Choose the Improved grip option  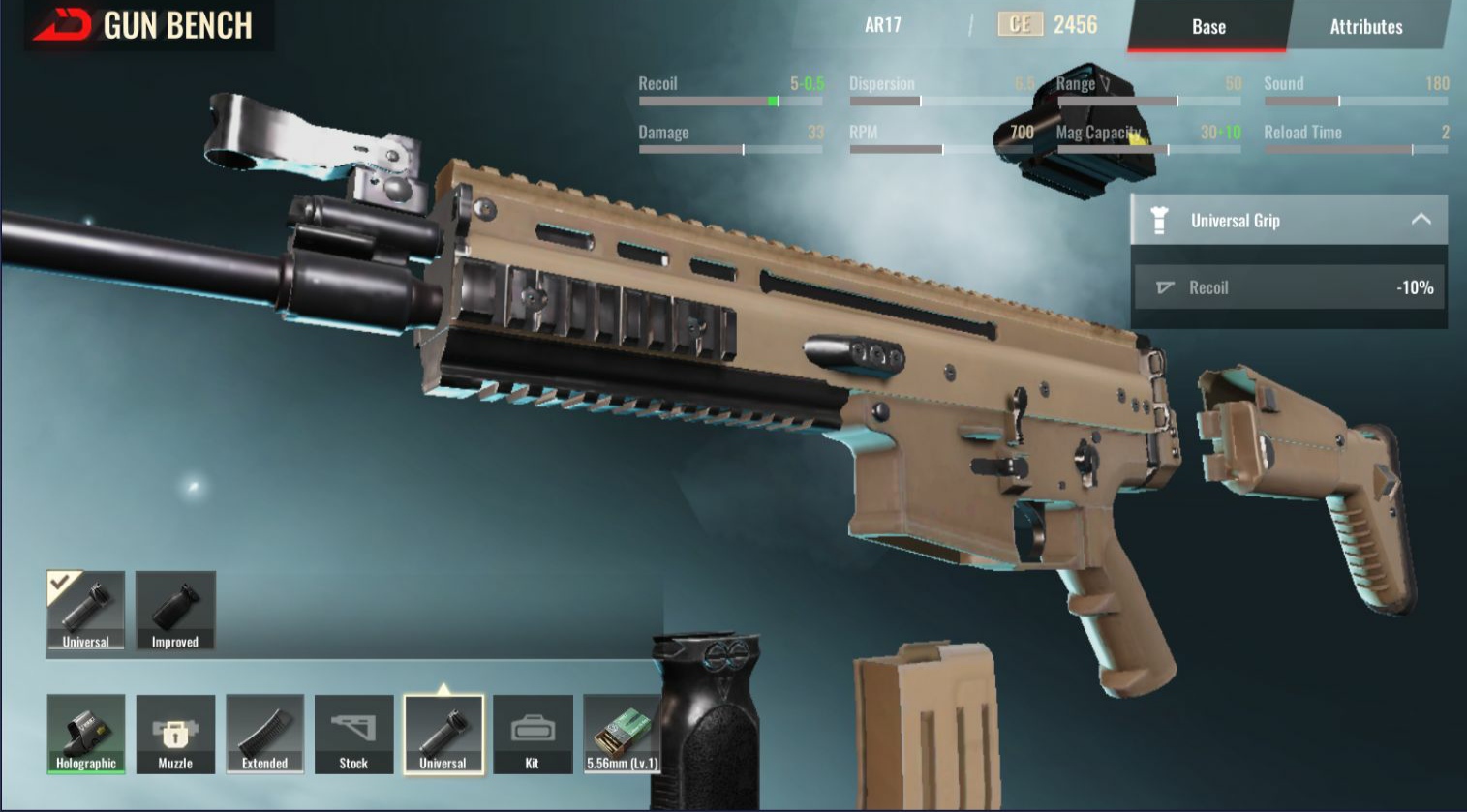pyautogui.click(x=175, y=610)
